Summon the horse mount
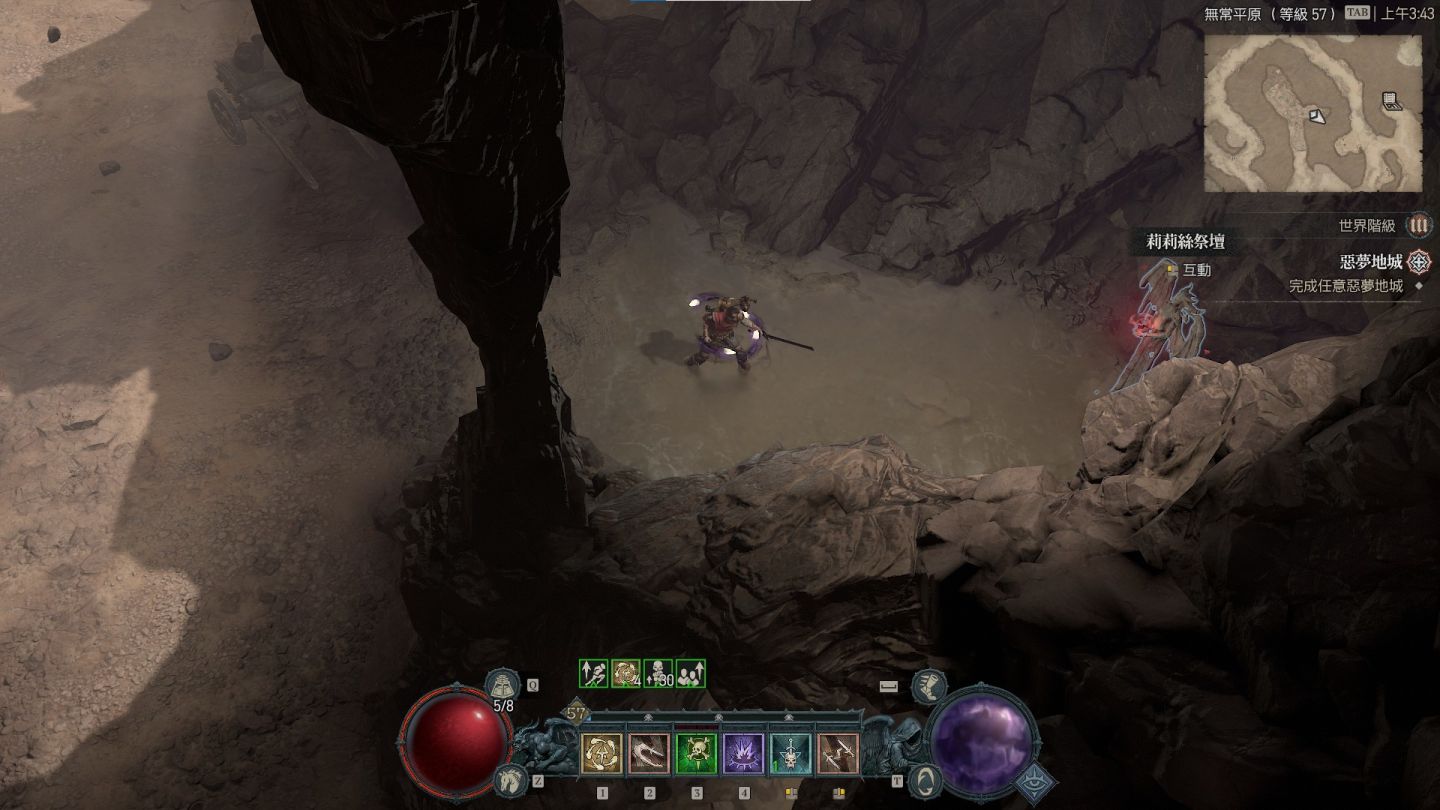 pos(508,779)
